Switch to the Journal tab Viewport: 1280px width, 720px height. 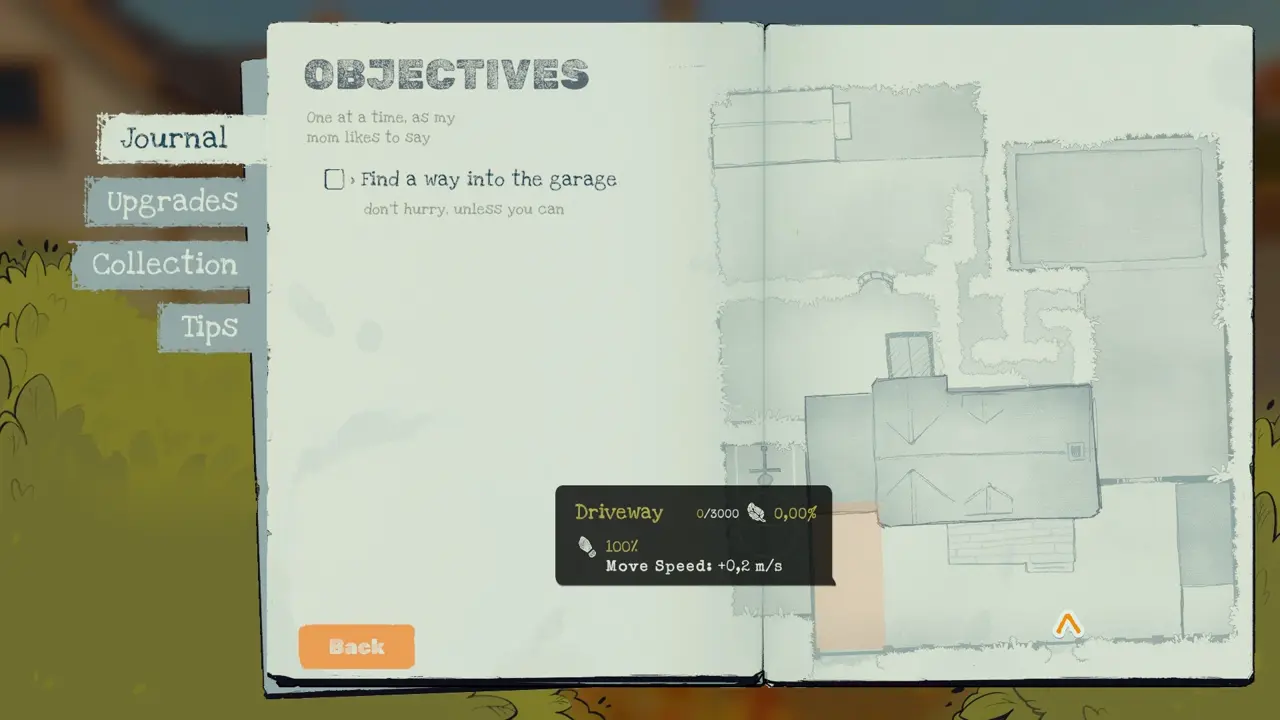coord(174,138)
